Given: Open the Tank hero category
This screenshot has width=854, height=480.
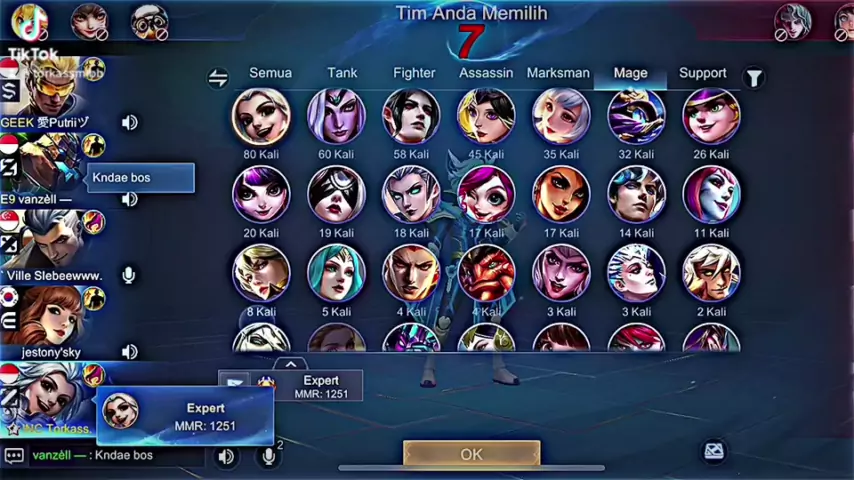Looking at the screenshot, I should pyautogui.click(x=342, y=73).
